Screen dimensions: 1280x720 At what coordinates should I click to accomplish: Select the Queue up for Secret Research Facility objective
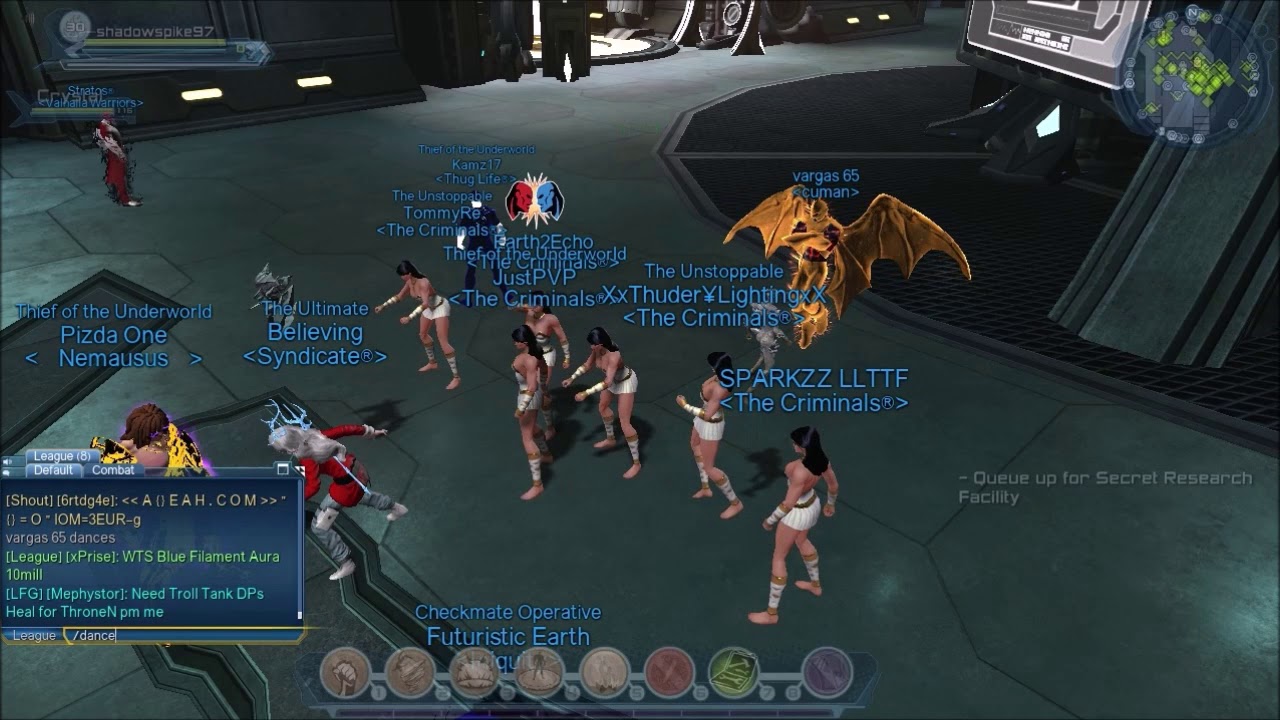point(1104,487)
